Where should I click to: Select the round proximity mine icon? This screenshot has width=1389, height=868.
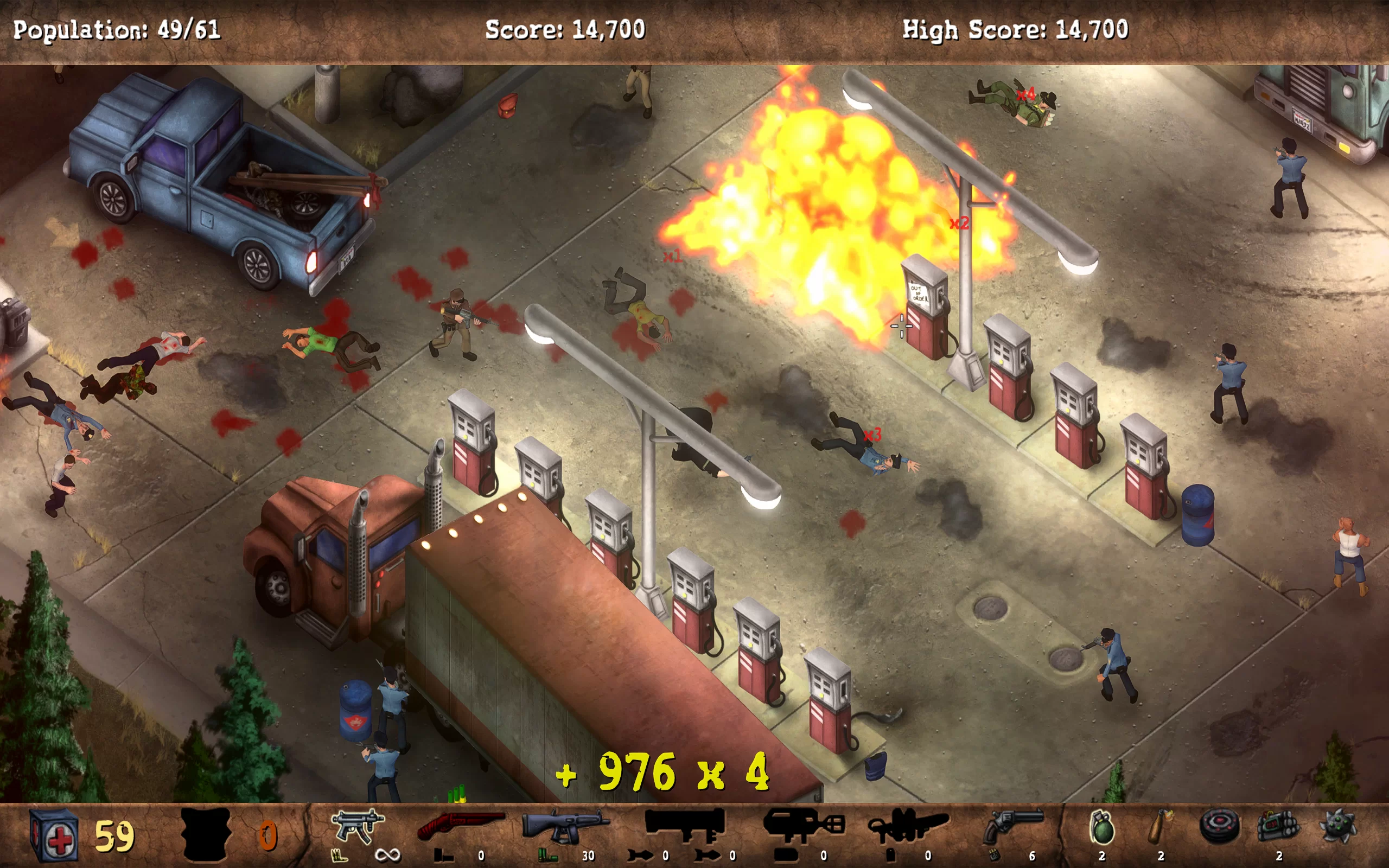1219,827
